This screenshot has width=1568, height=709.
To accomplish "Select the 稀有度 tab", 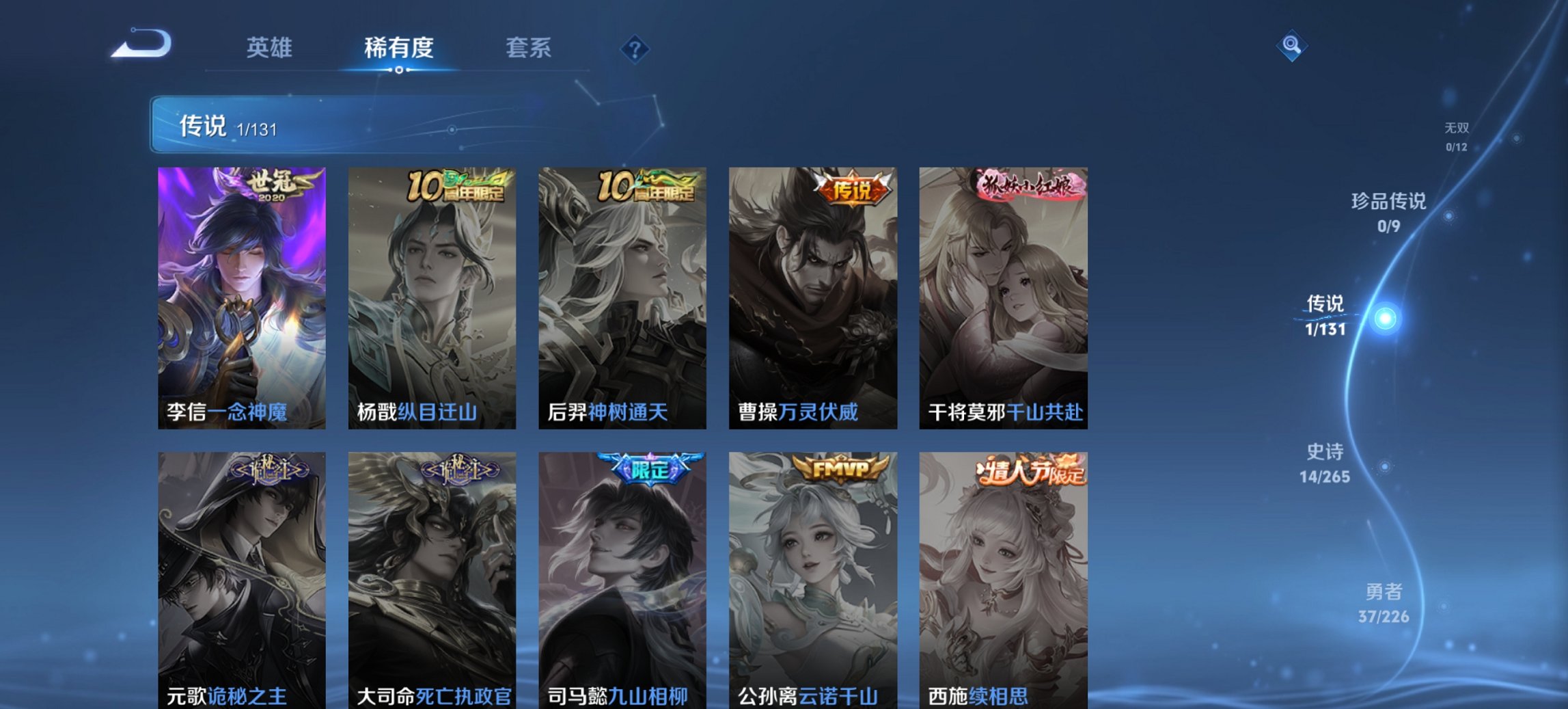I will click(x=398, y=49).
